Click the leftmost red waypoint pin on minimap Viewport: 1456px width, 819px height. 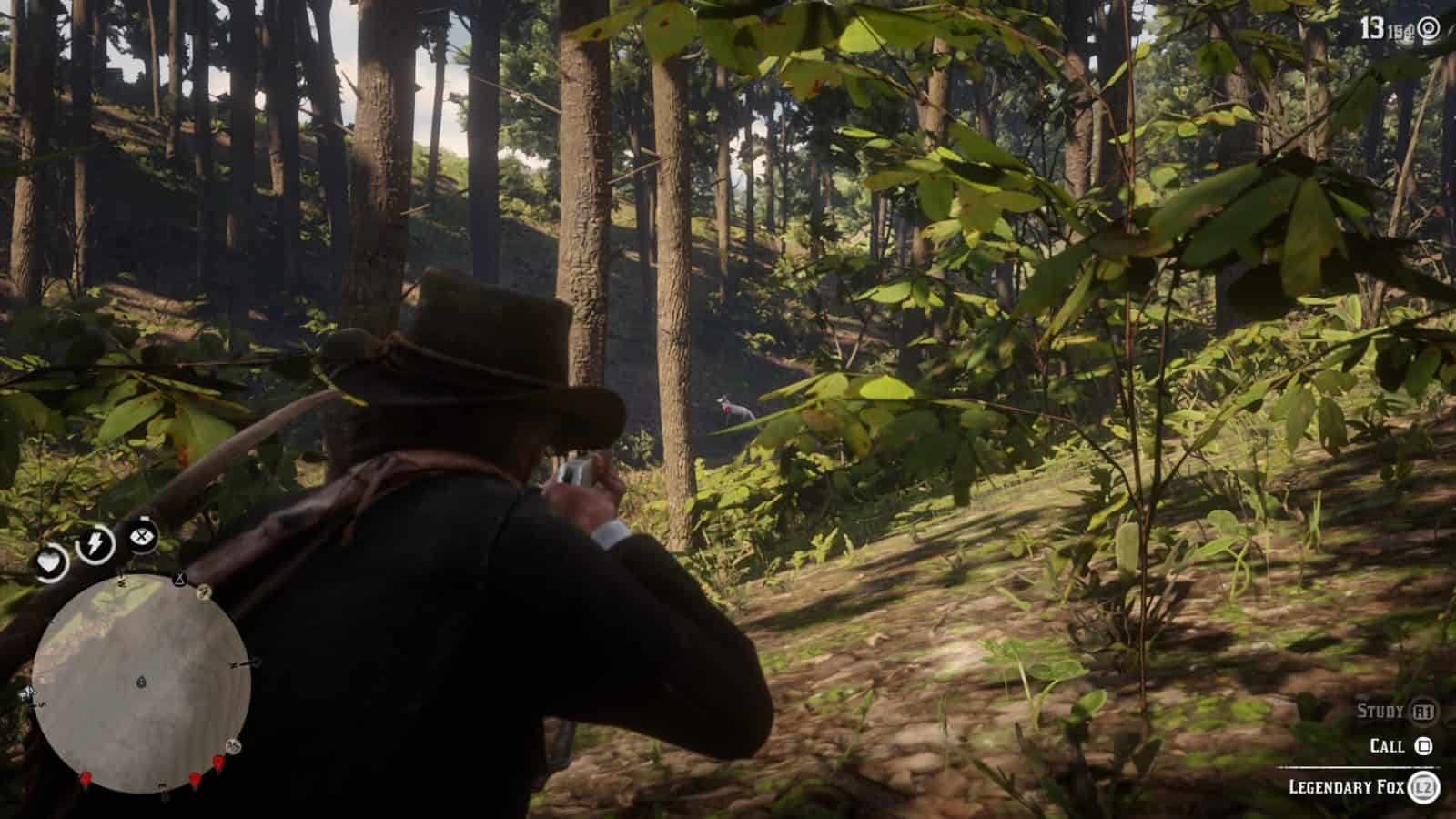coord(86,779)
